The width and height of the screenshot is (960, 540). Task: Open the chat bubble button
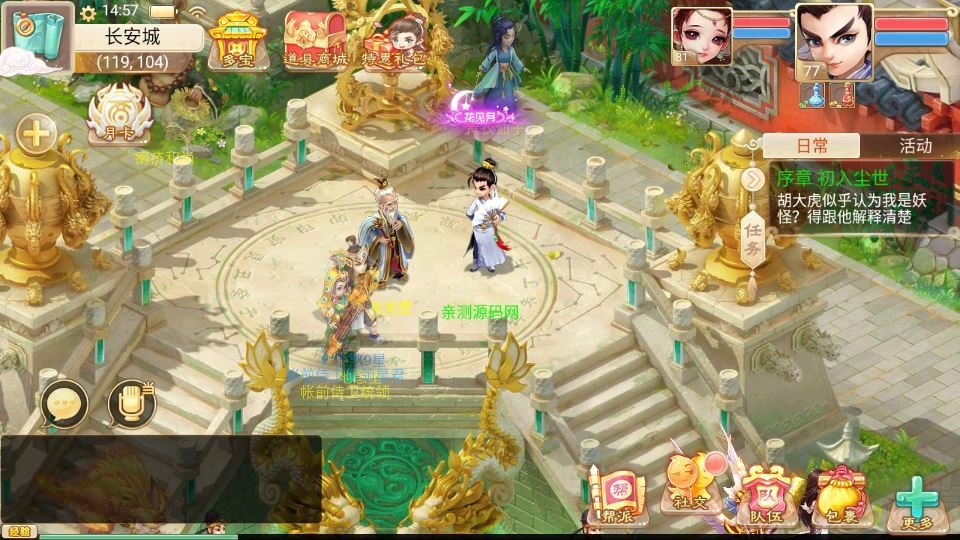click(x=65, y=404)
